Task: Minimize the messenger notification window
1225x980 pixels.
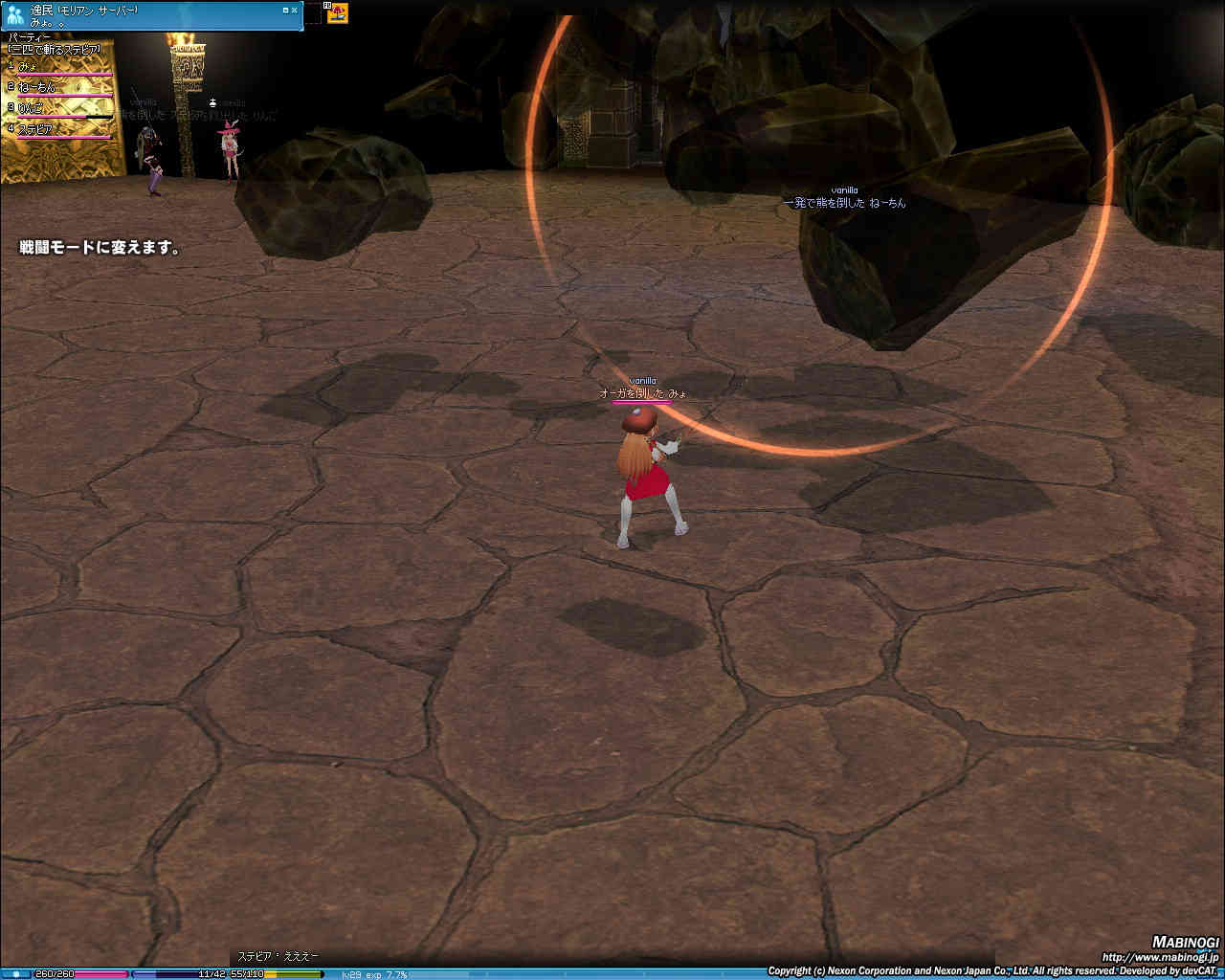Action: 285,9
